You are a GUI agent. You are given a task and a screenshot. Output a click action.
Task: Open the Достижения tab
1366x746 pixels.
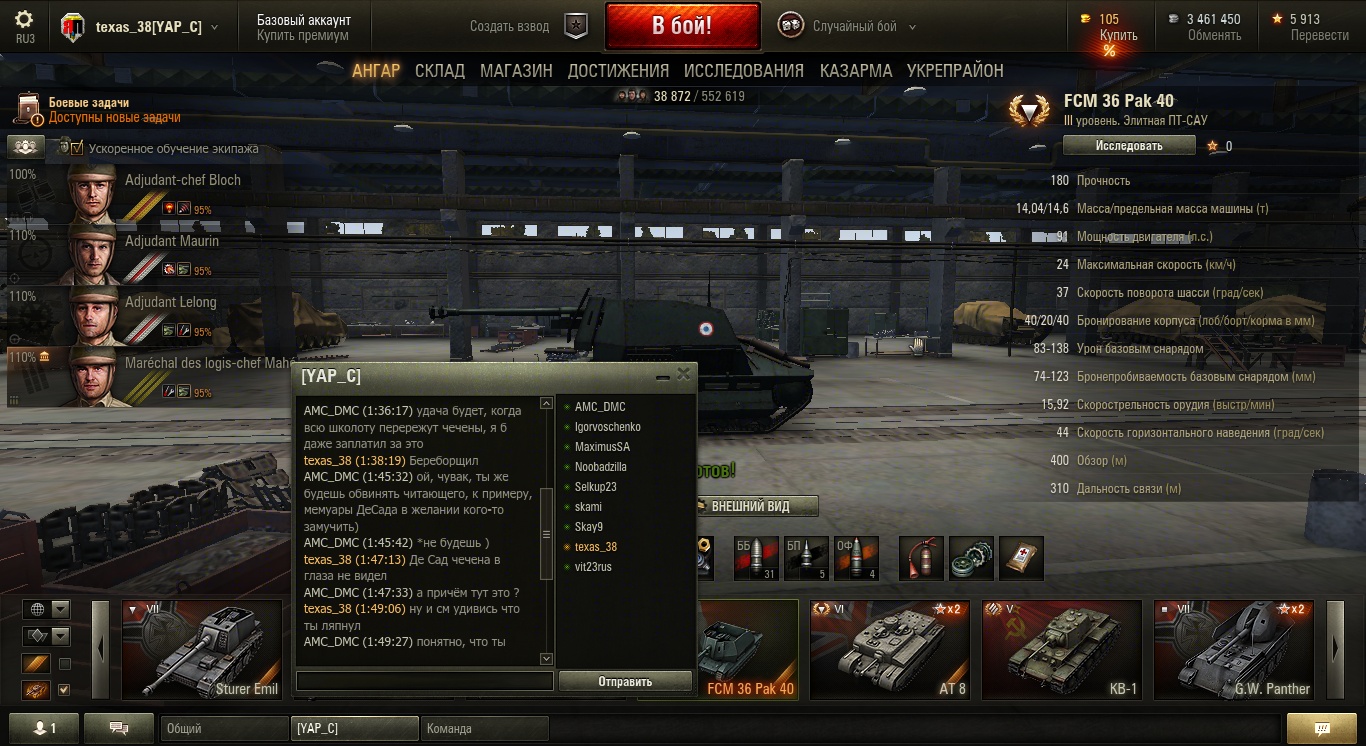[618, 71]
